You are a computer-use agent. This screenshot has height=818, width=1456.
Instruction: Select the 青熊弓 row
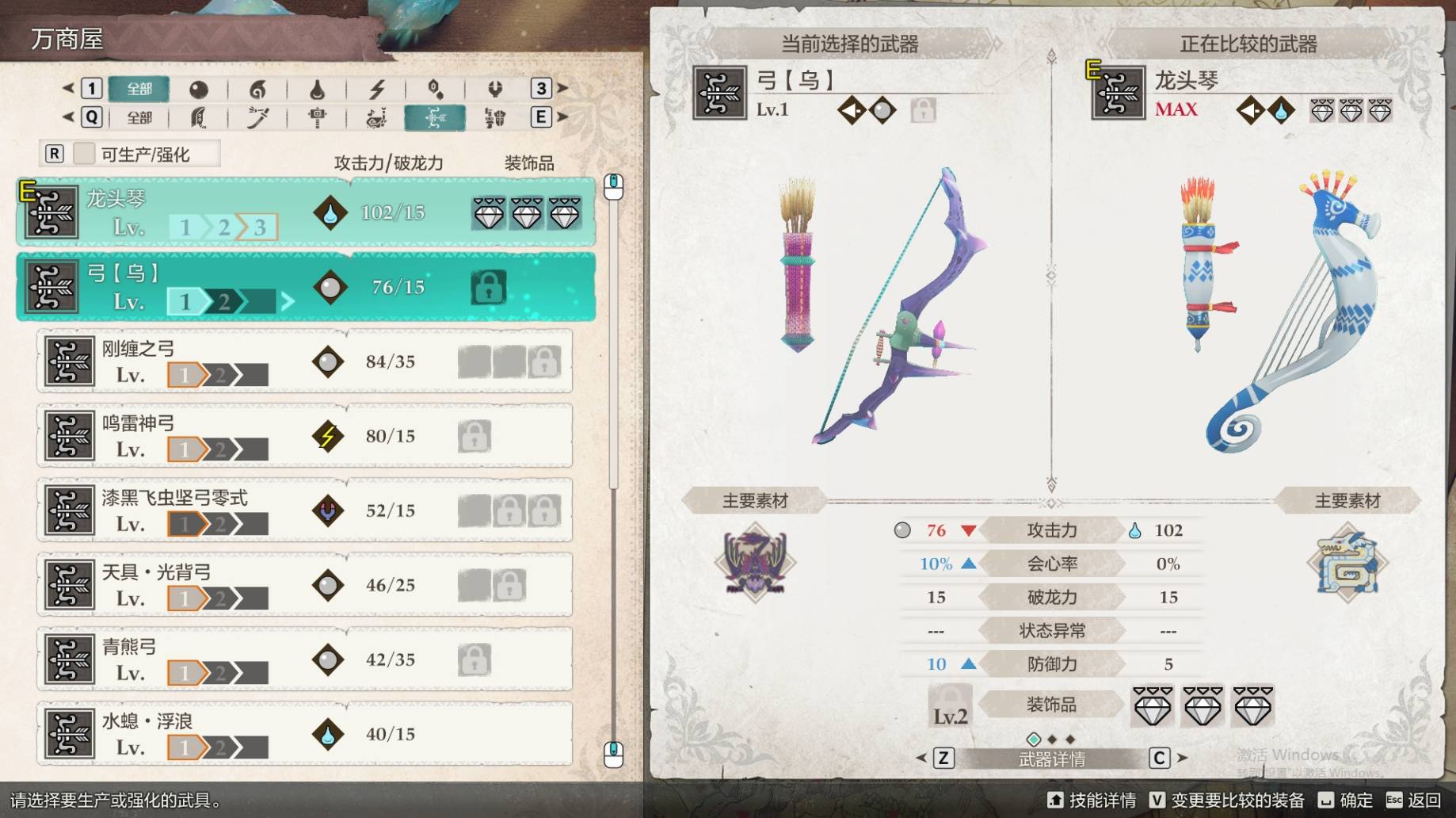tap(305, 659)
